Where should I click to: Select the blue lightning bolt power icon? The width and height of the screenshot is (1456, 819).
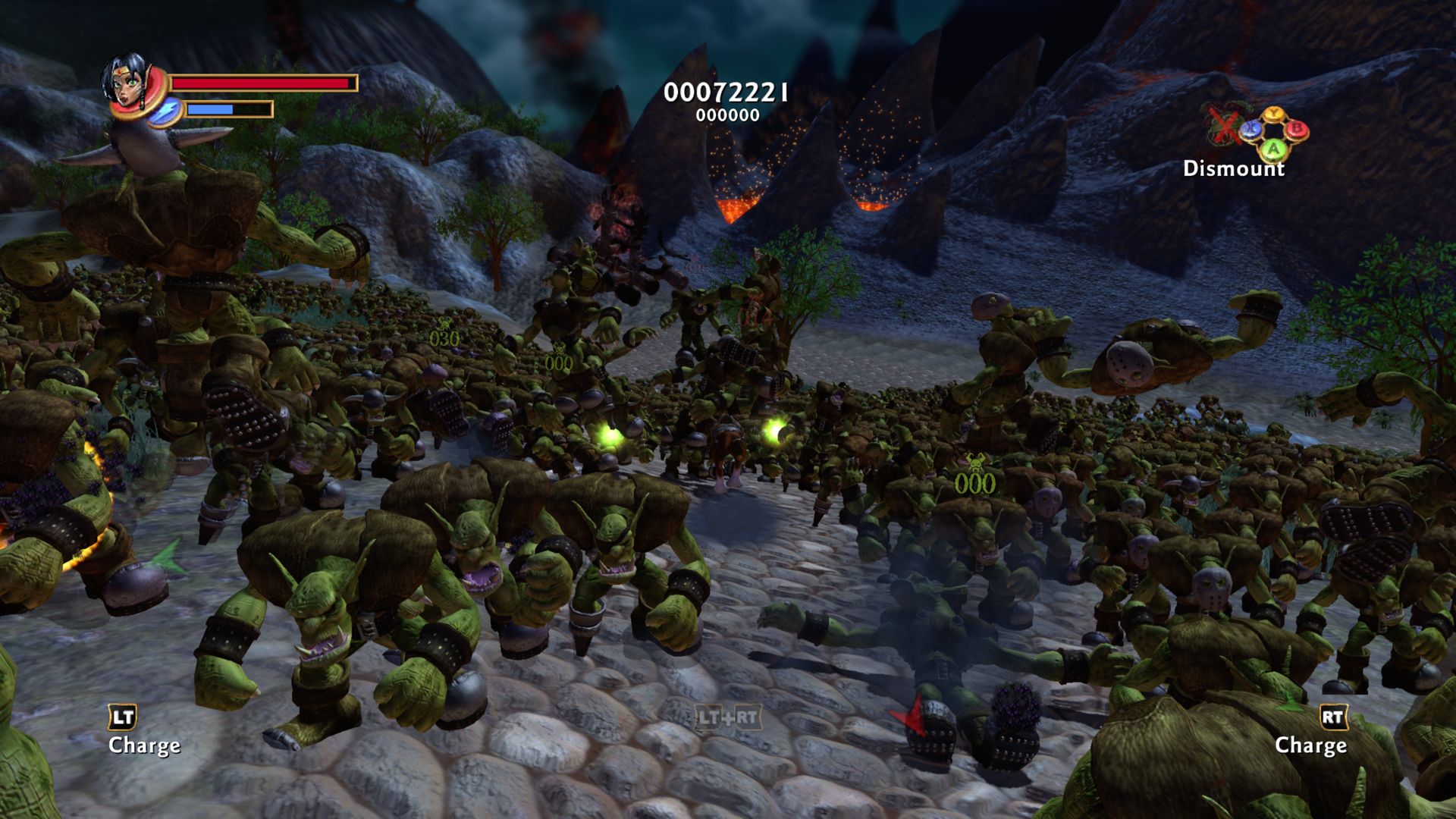coord(165,111)
